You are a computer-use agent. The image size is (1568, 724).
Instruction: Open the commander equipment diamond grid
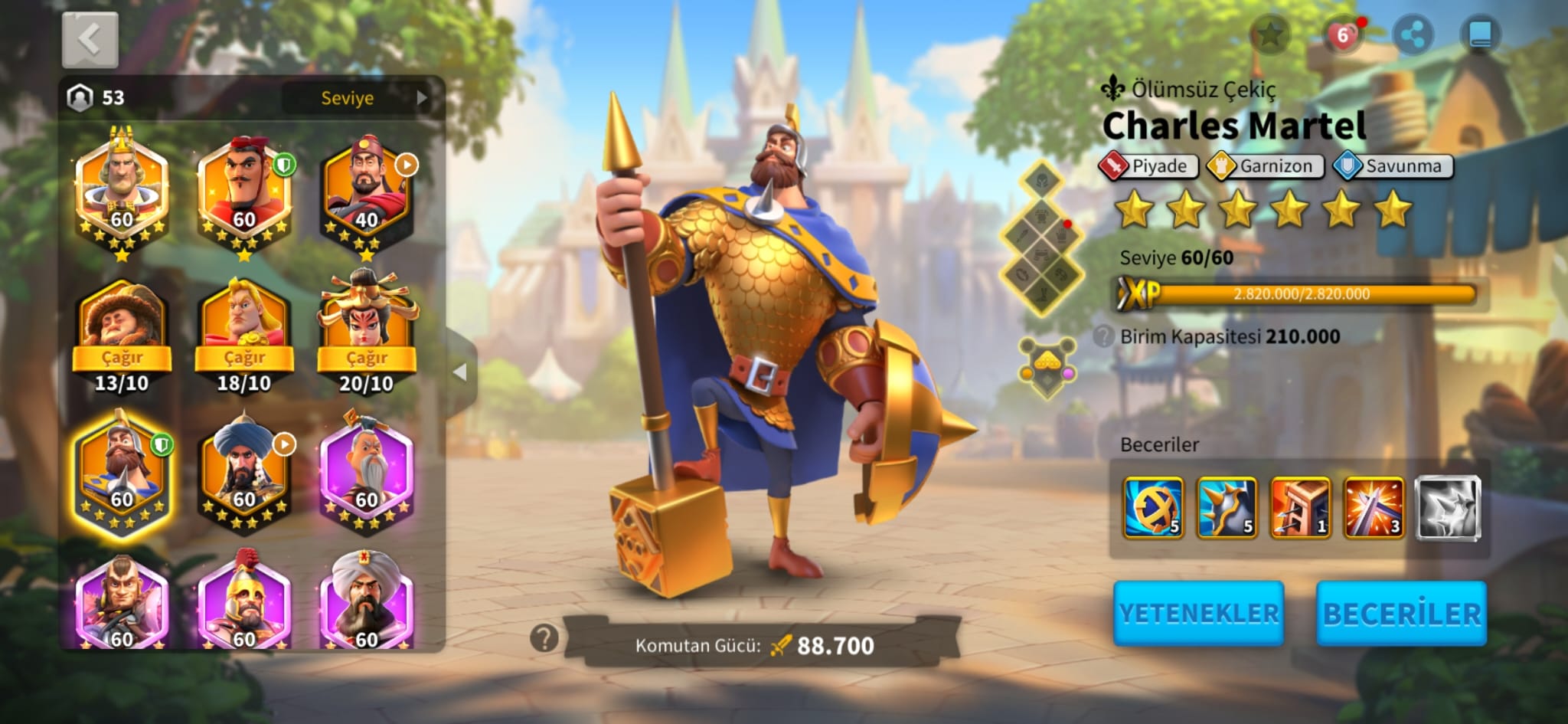click(x=1042, y=238)
